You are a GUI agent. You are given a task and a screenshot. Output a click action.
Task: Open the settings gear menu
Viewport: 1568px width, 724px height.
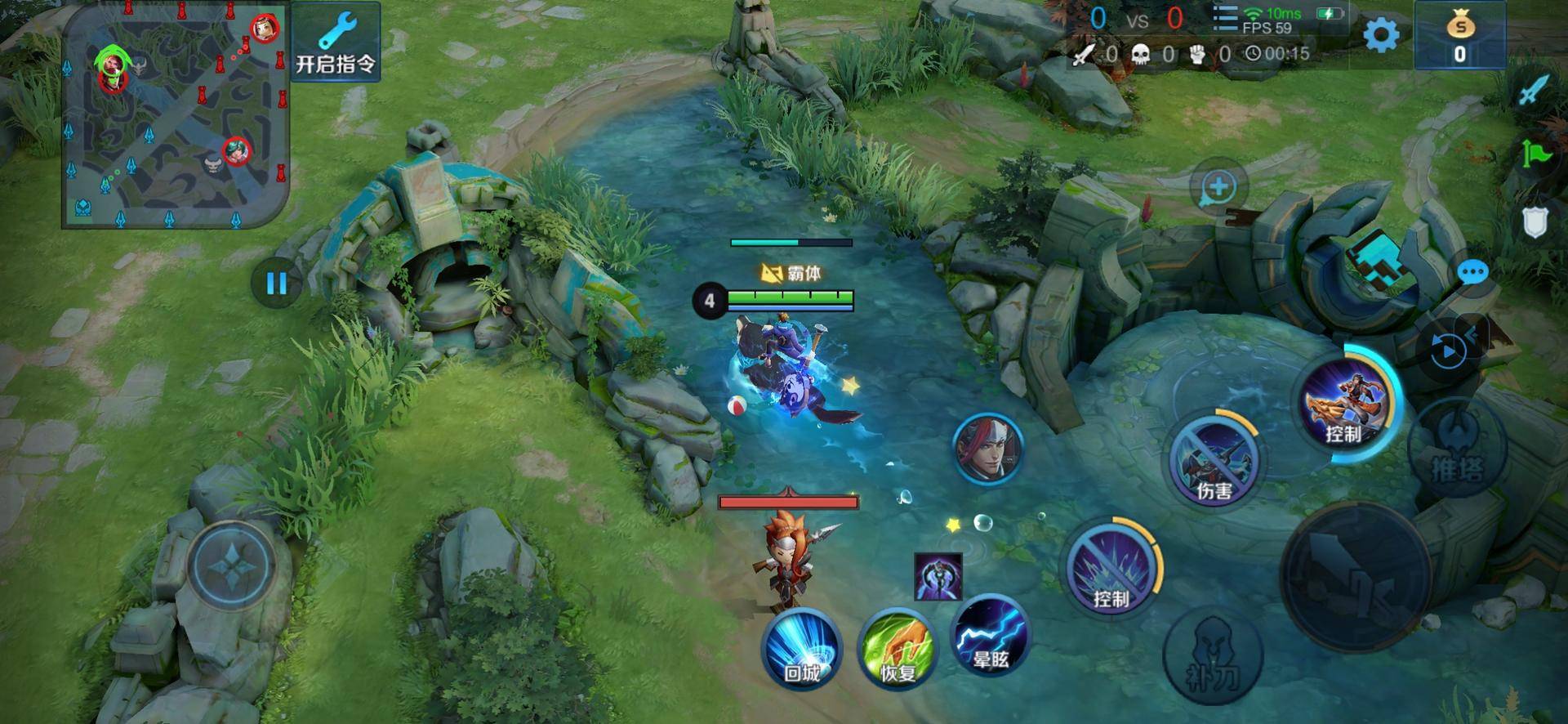(1381, 35)
